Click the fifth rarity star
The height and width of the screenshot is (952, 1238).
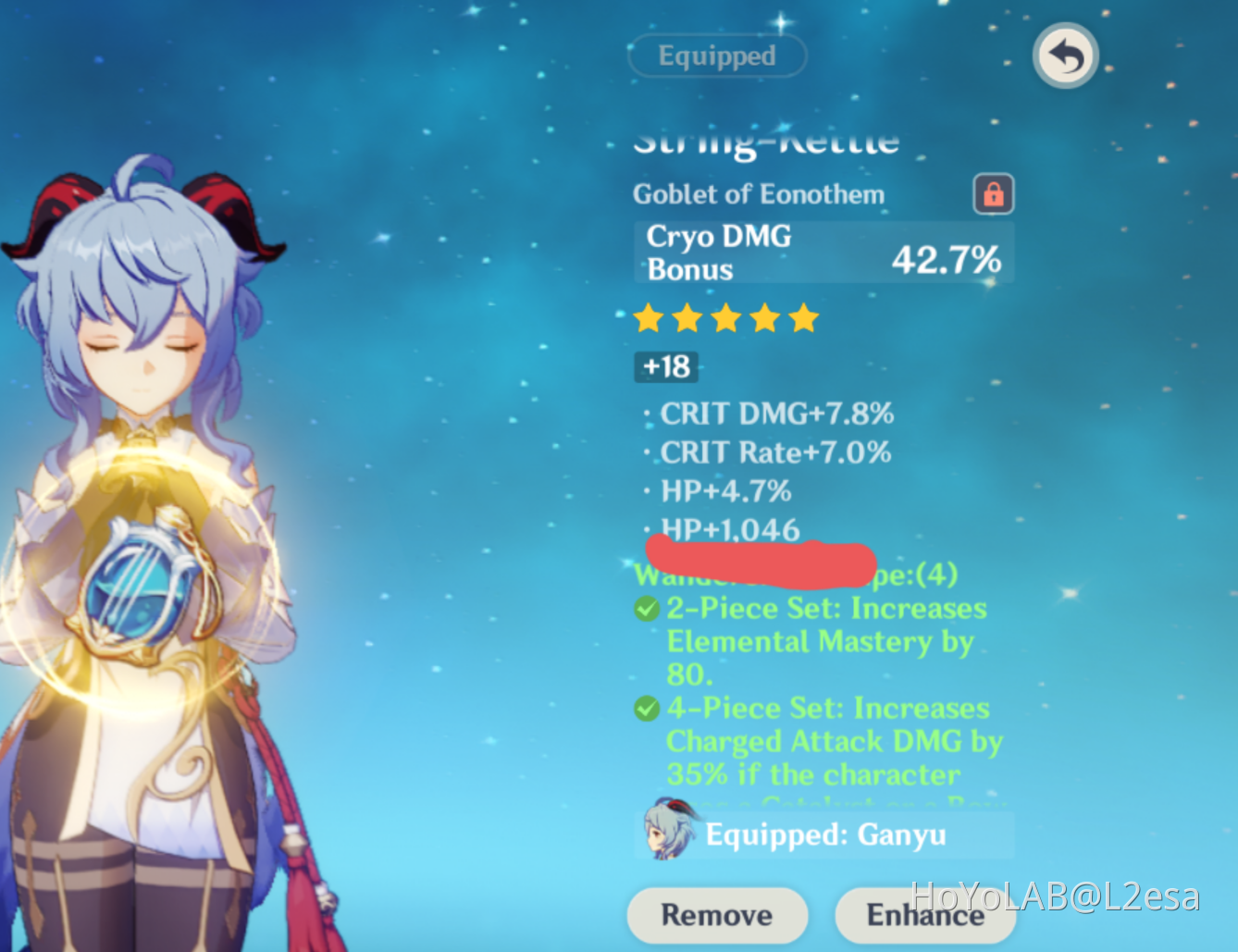pyautogui.click(x=804, y=318)
